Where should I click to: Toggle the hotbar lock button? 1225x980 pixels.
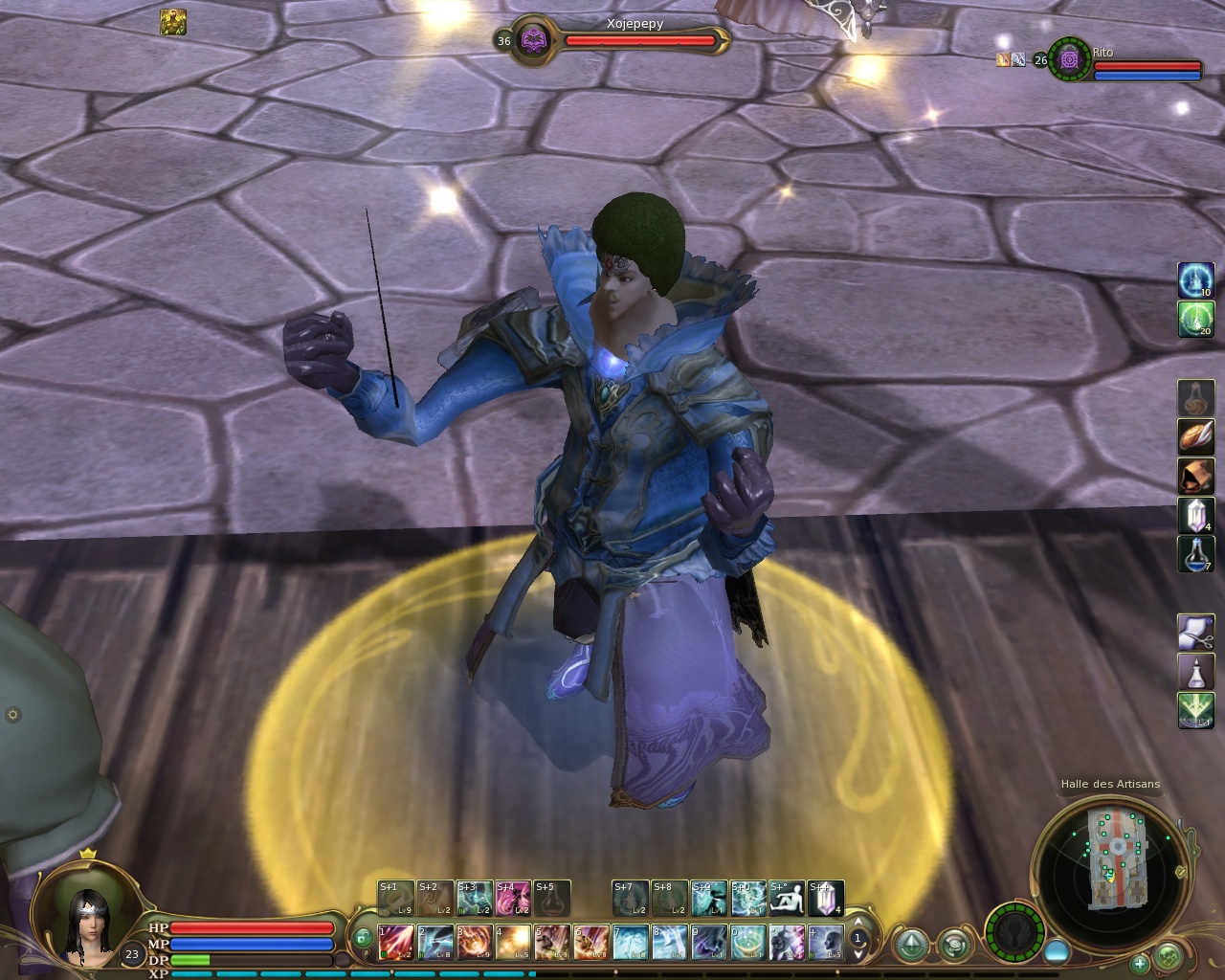362,940
